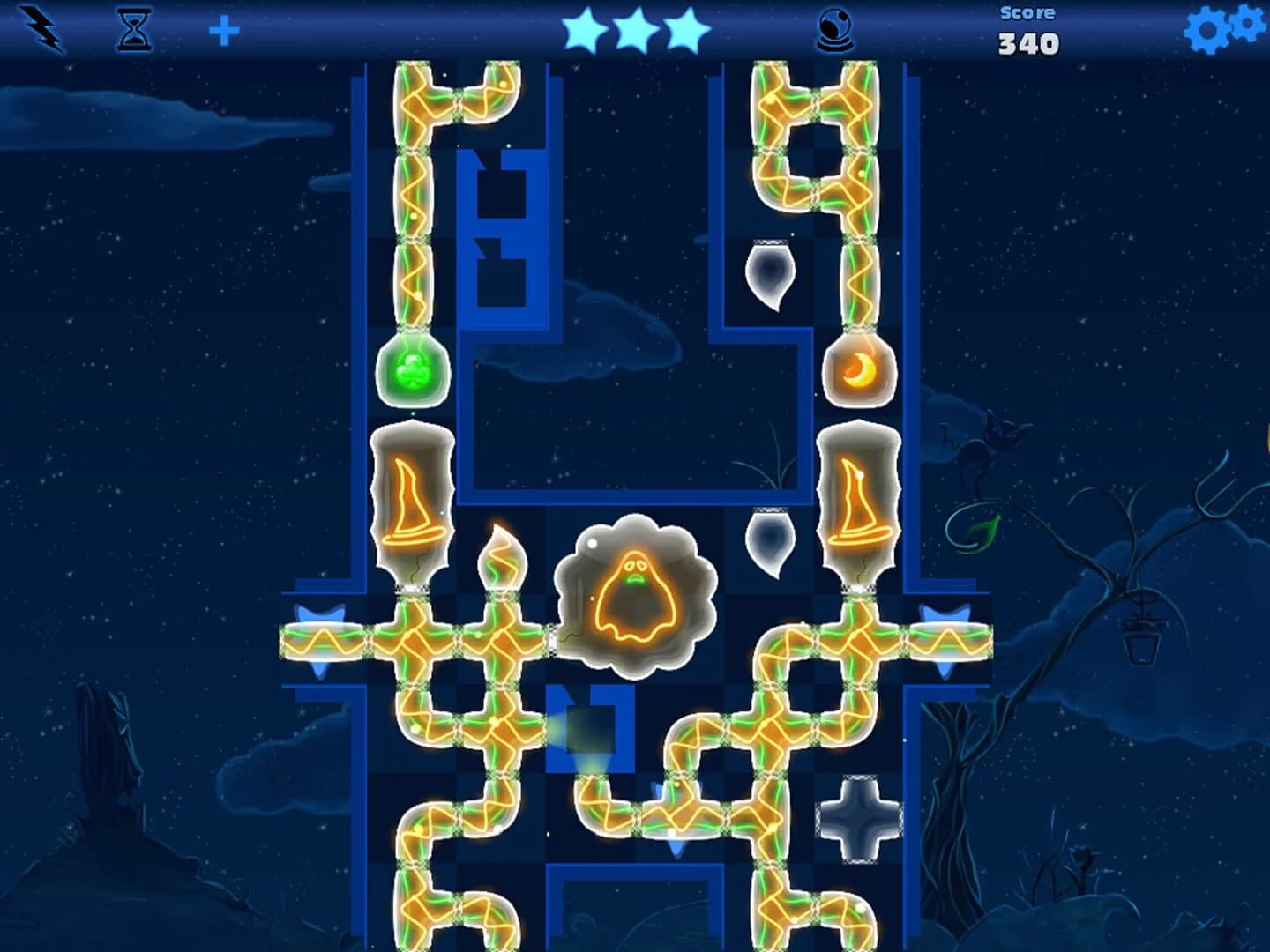Rotate the left witch hat tile
The image size is (1270, 952).
click(x=410, y=502)
